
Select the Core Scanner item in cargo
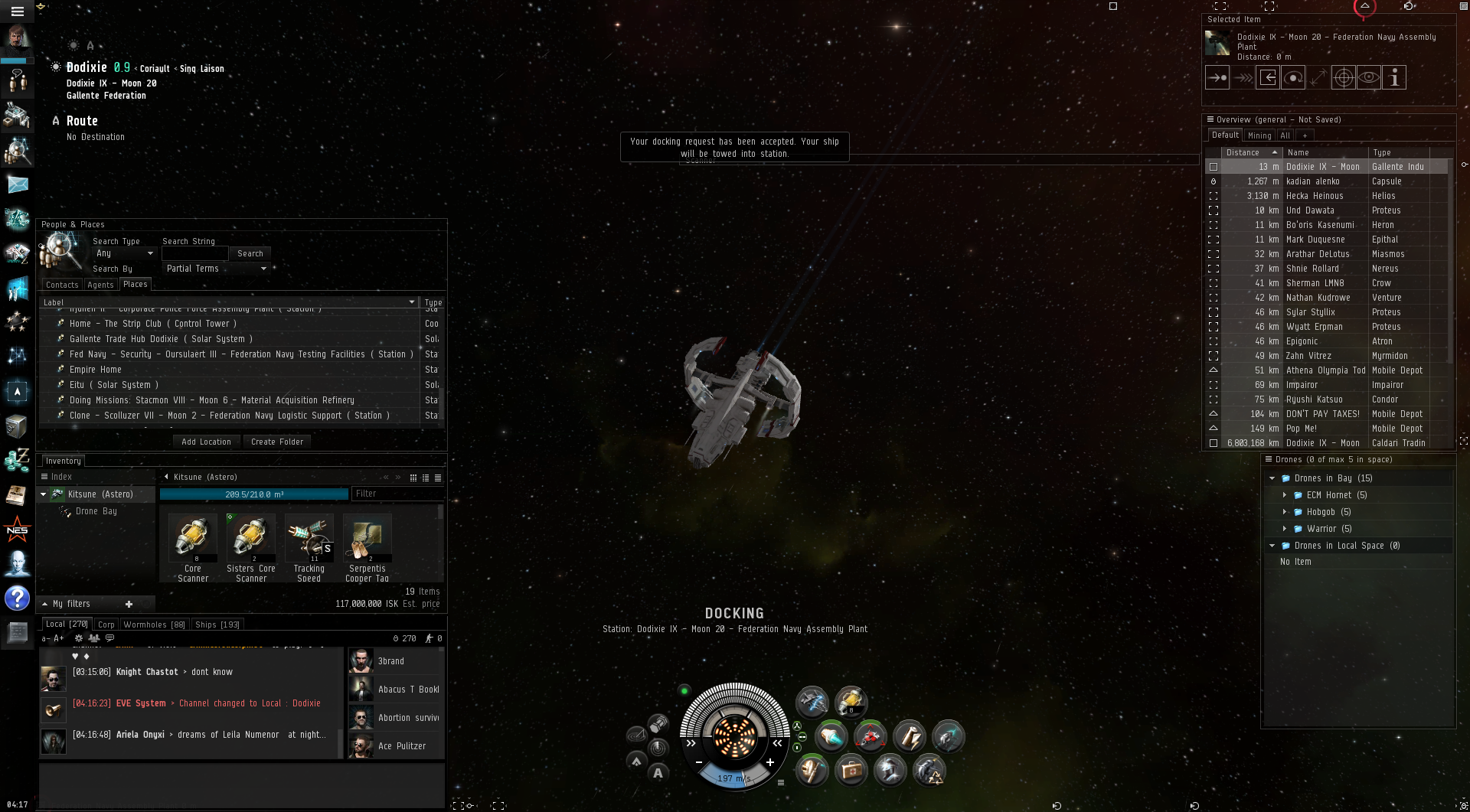193,540
